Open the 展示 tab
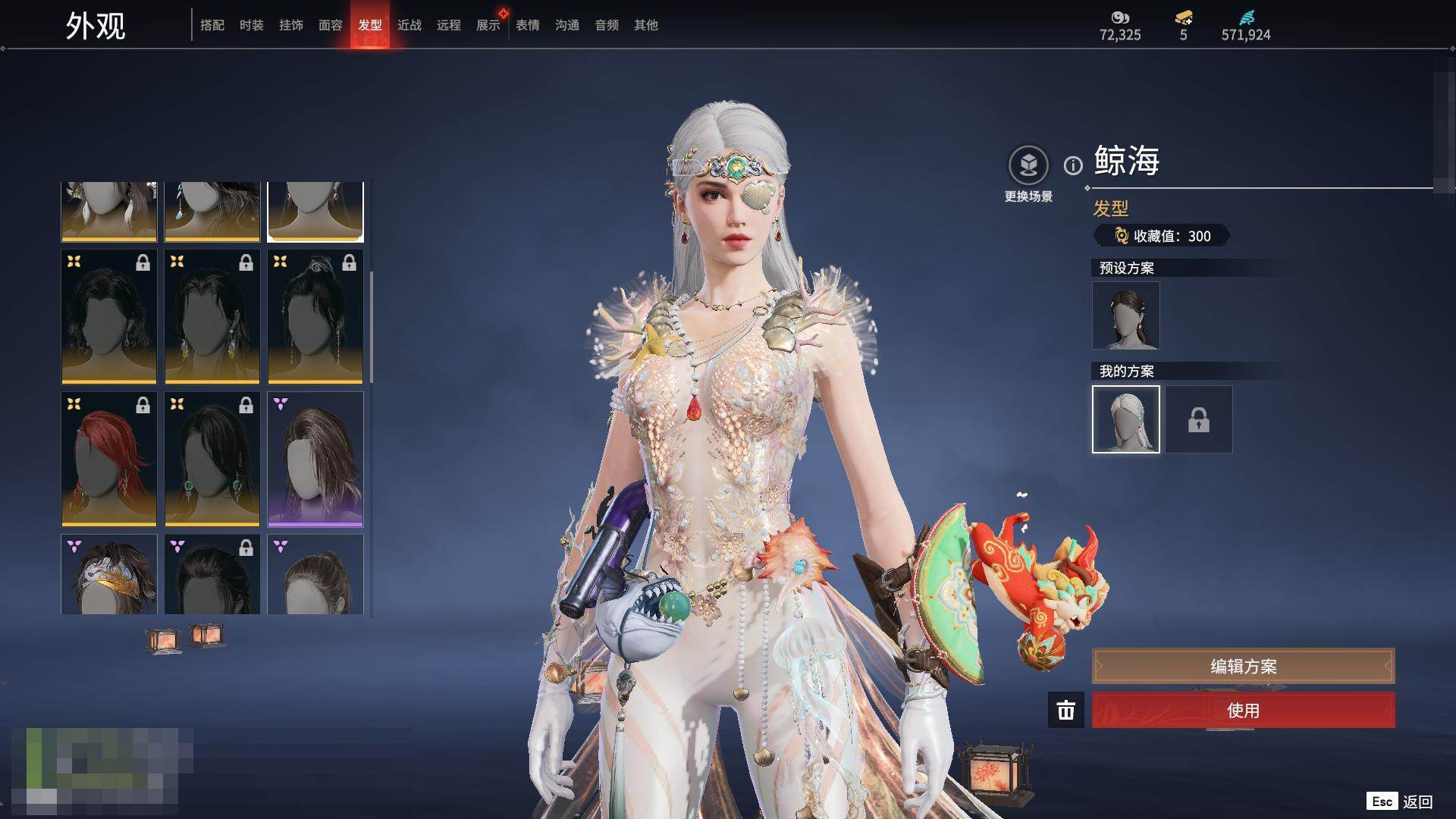This screenshot has height=819, width=1456. pyautogui.click(x=488, y=25)
